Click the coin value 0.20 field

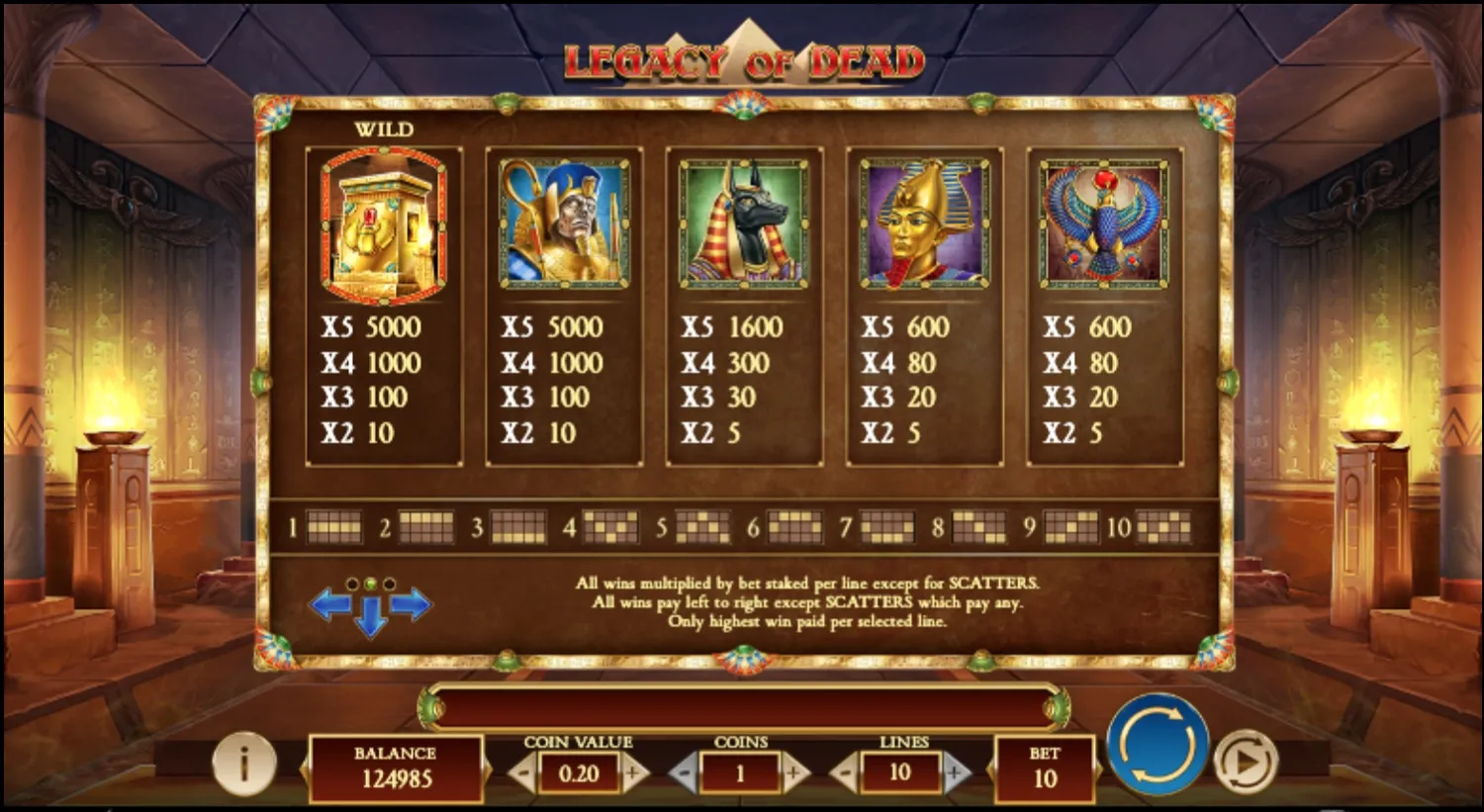[579, 774]
